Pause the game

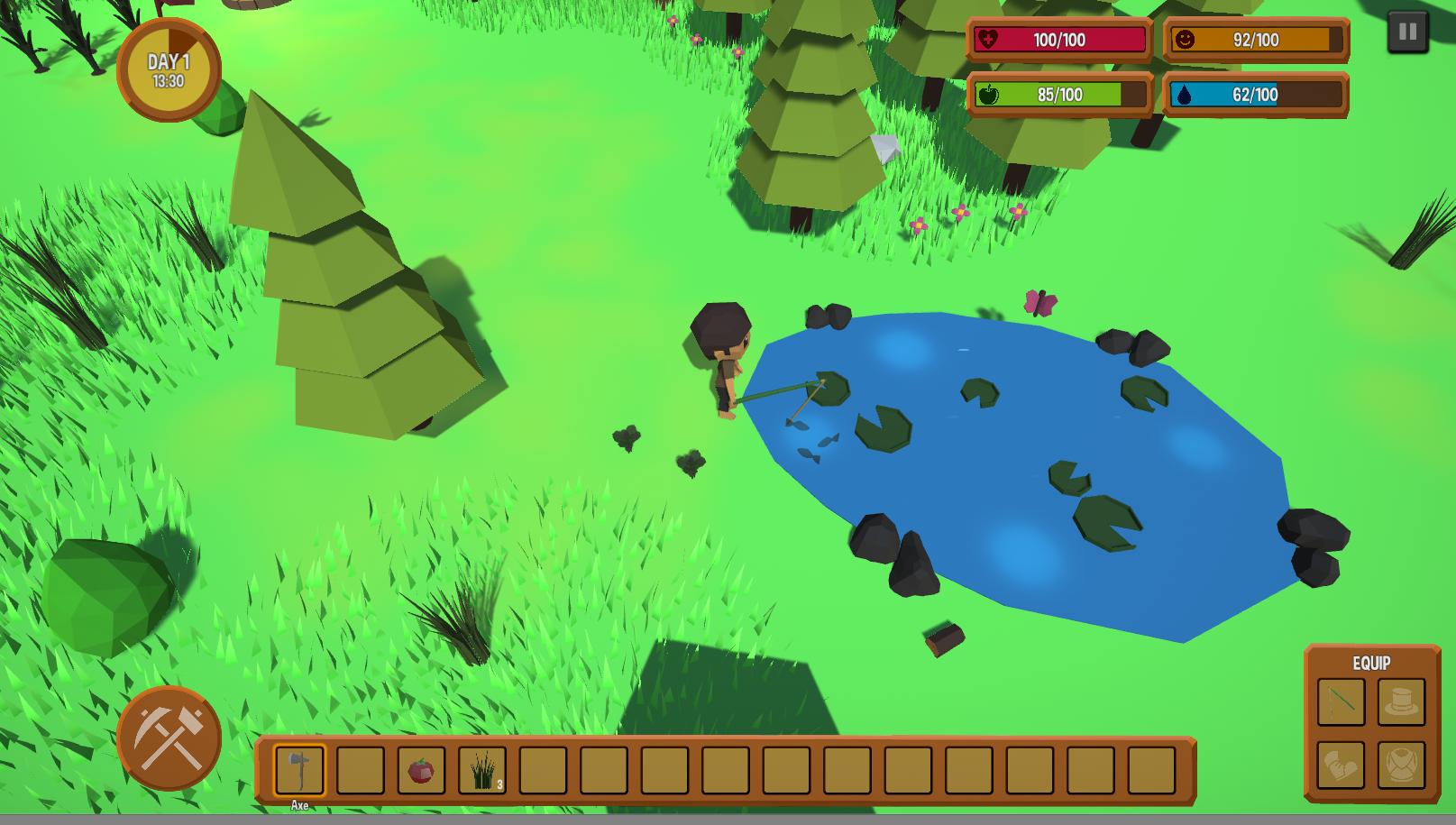tap(1406, 33)
